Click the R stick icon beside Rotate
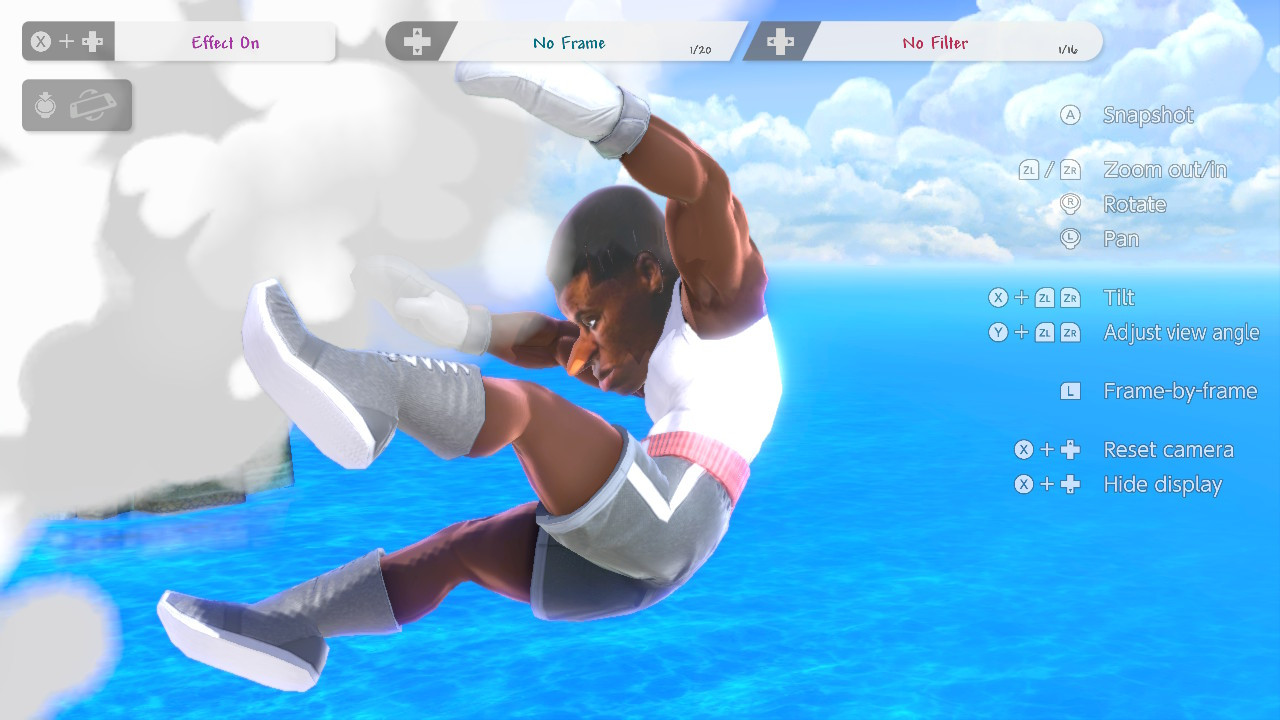The height and width of the screenshot is (720, 1280). coord(1070,204)
